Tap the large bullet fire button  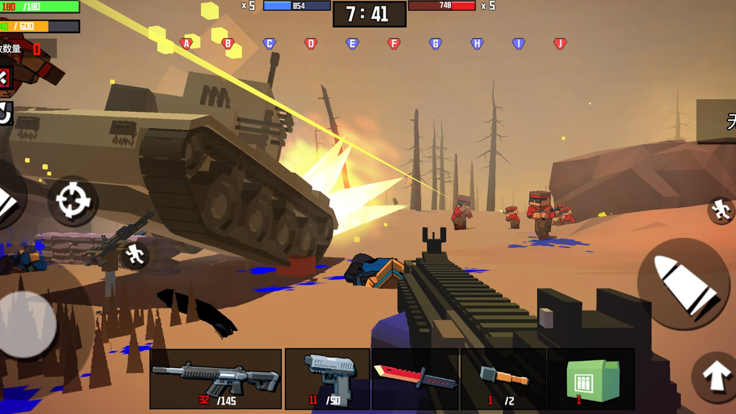[683, 284]
